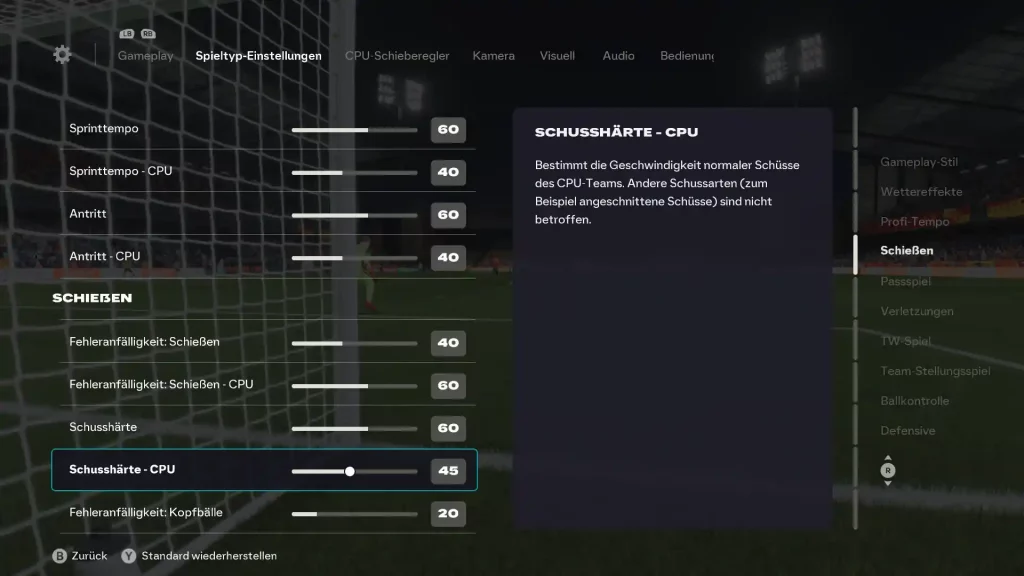Click the Antritt slider bar
The image size is (1024, 576).
tap(354, 215)
